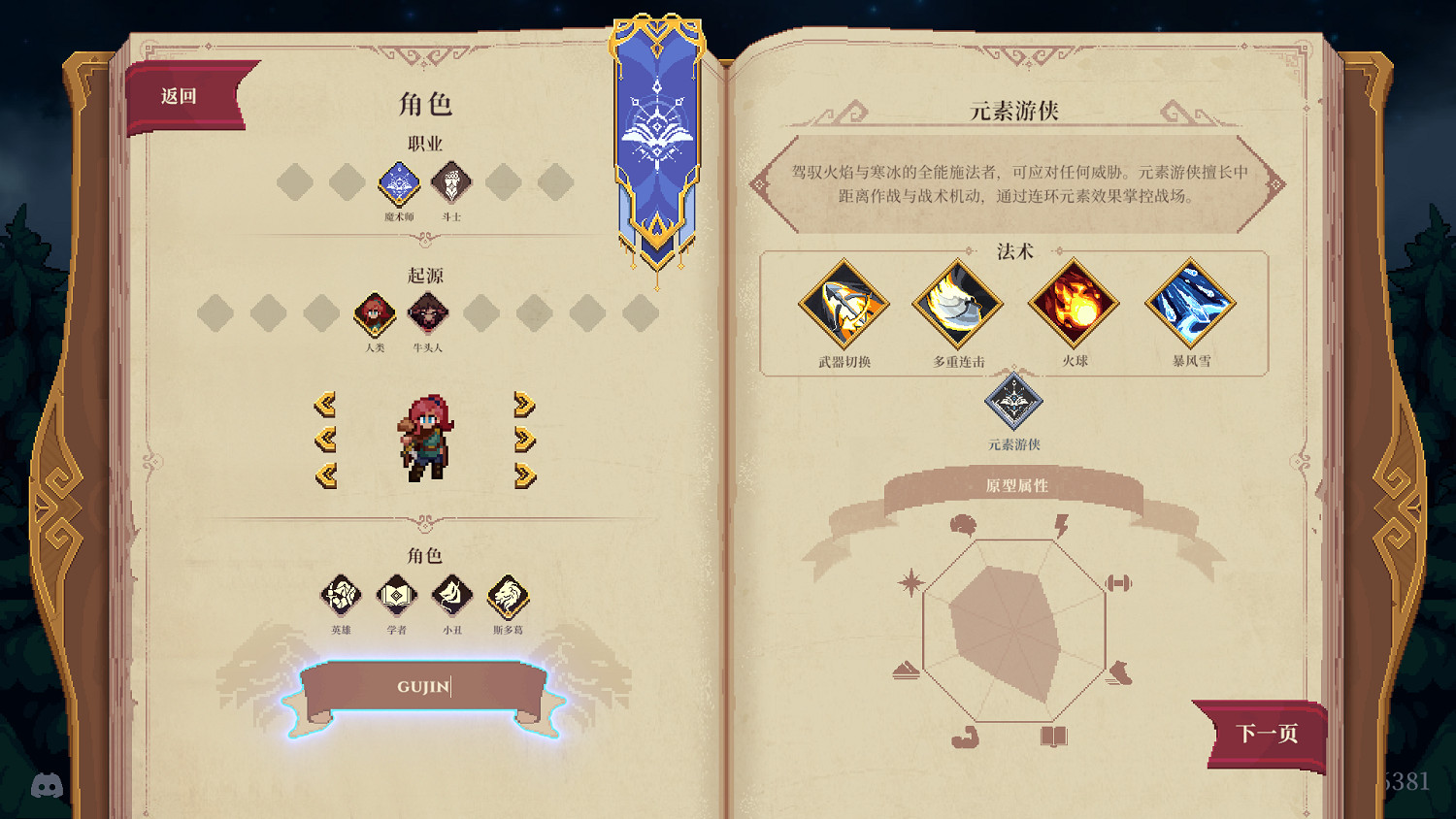Click the GUJIN name input field
The image size is (1456, 819).
427,686
